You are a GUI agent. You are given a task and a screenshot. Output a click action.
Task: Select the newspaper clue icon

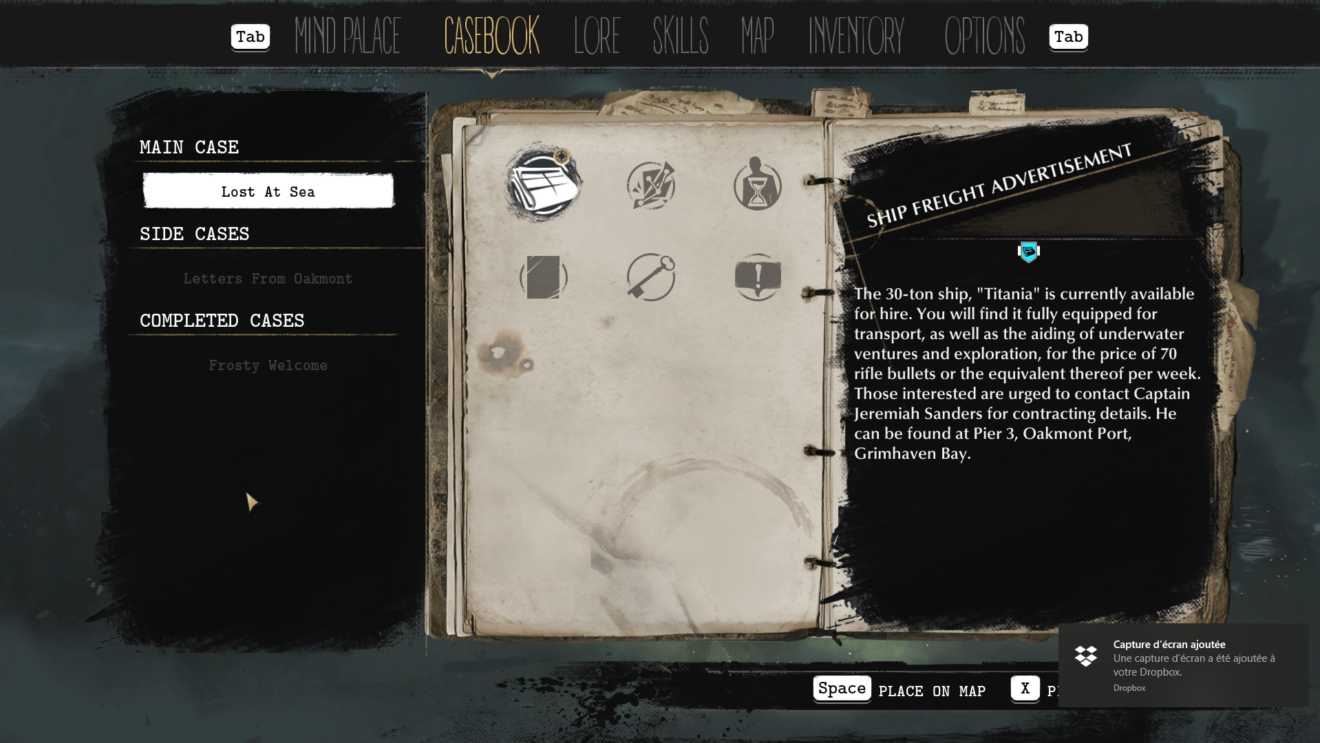tap(543, 183)
